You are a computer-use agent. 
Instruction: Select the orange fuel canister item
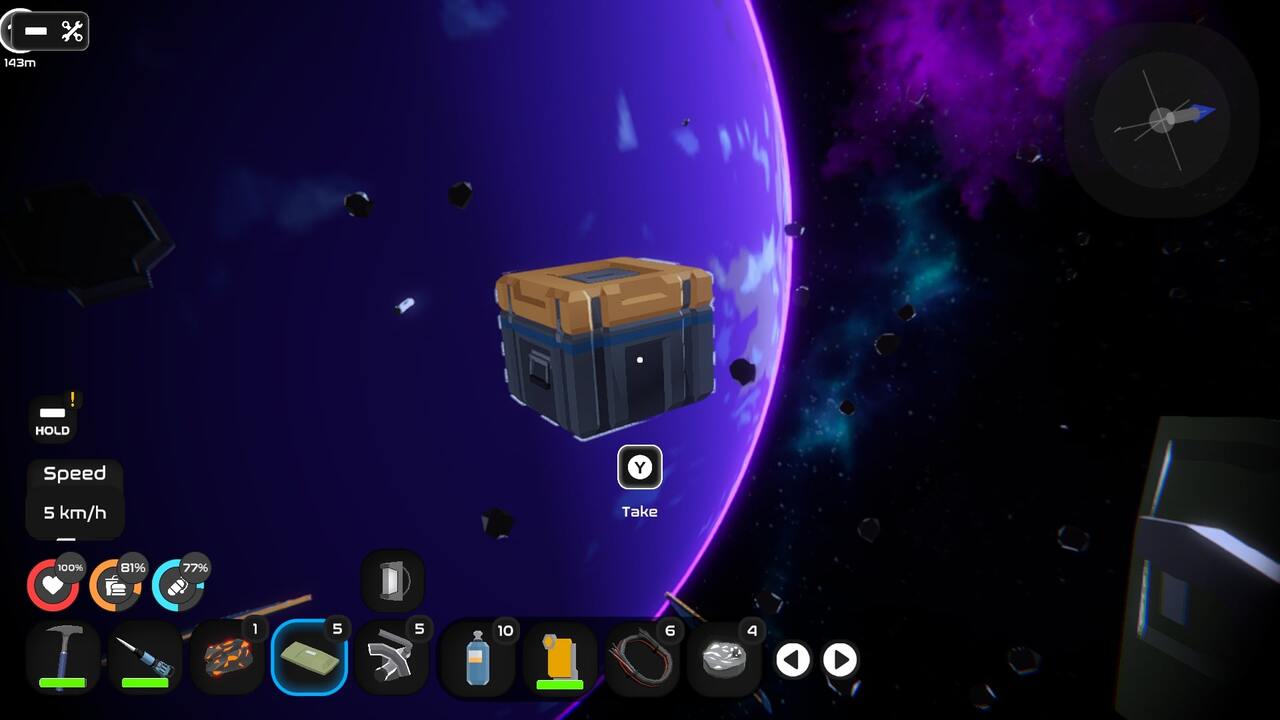(560, 655)
